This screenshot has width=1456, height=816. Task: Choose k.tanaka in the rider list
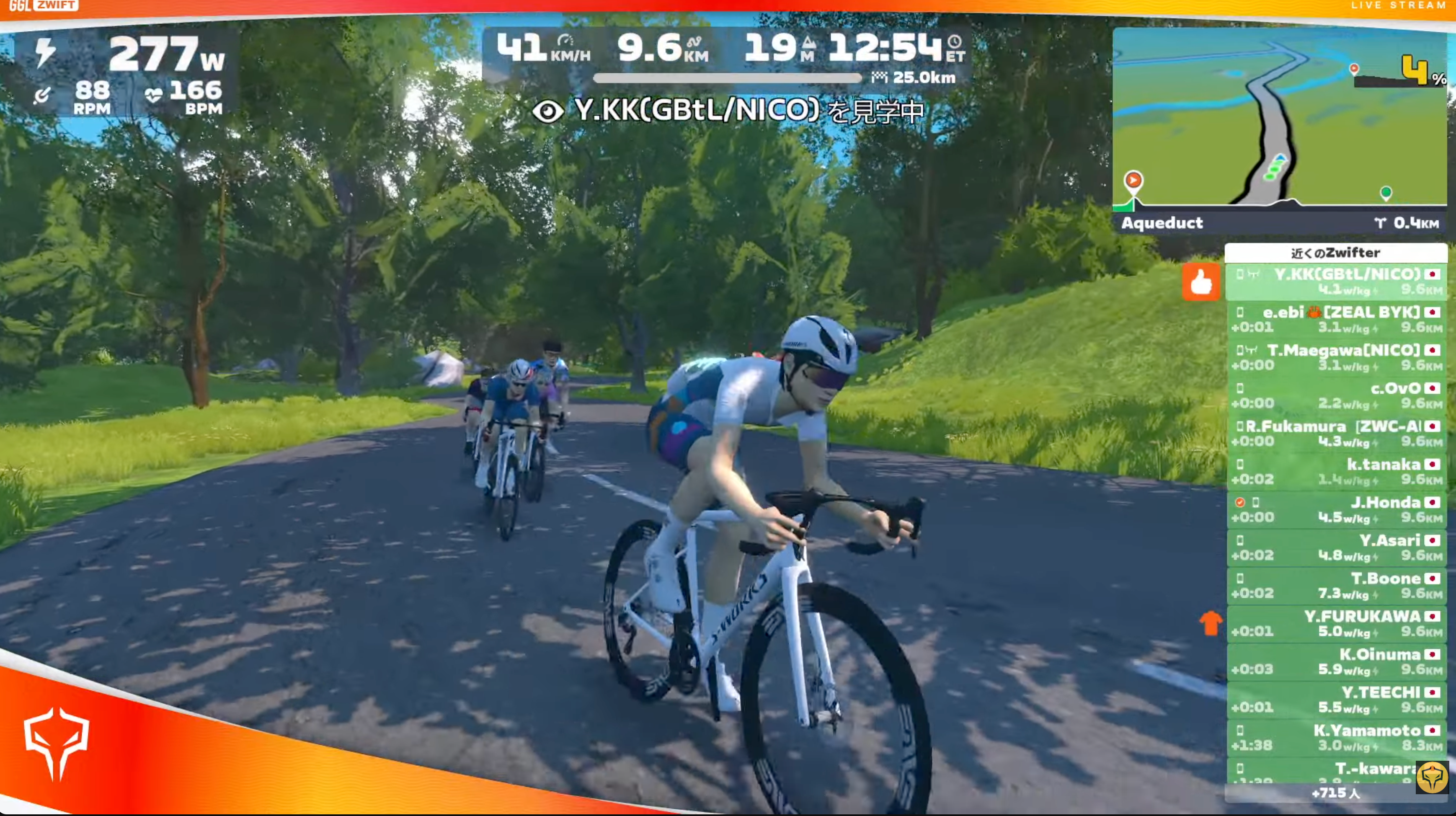(1336, 471)
